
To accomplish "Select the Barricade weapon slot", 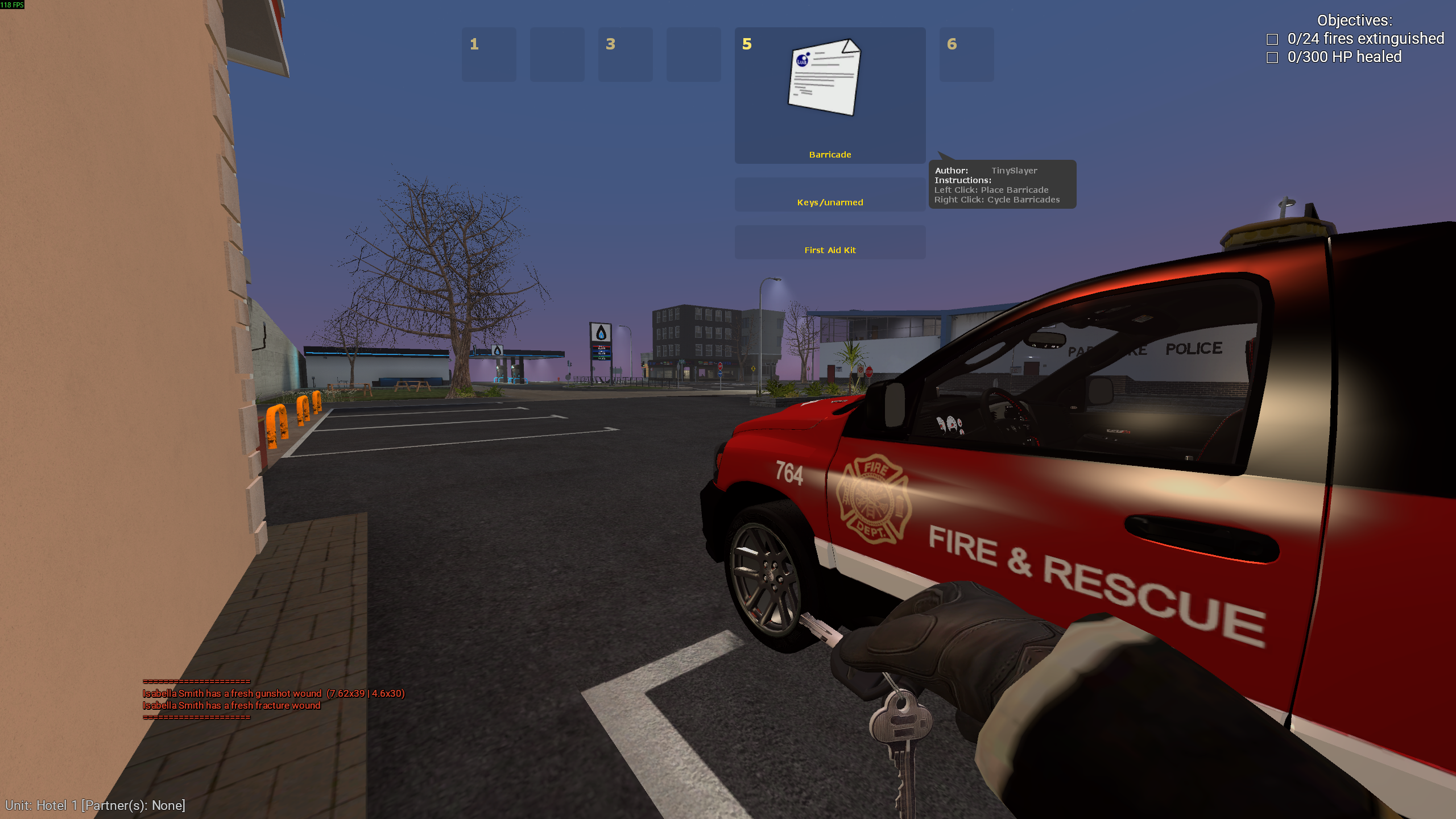I will [x=830, y=96].
